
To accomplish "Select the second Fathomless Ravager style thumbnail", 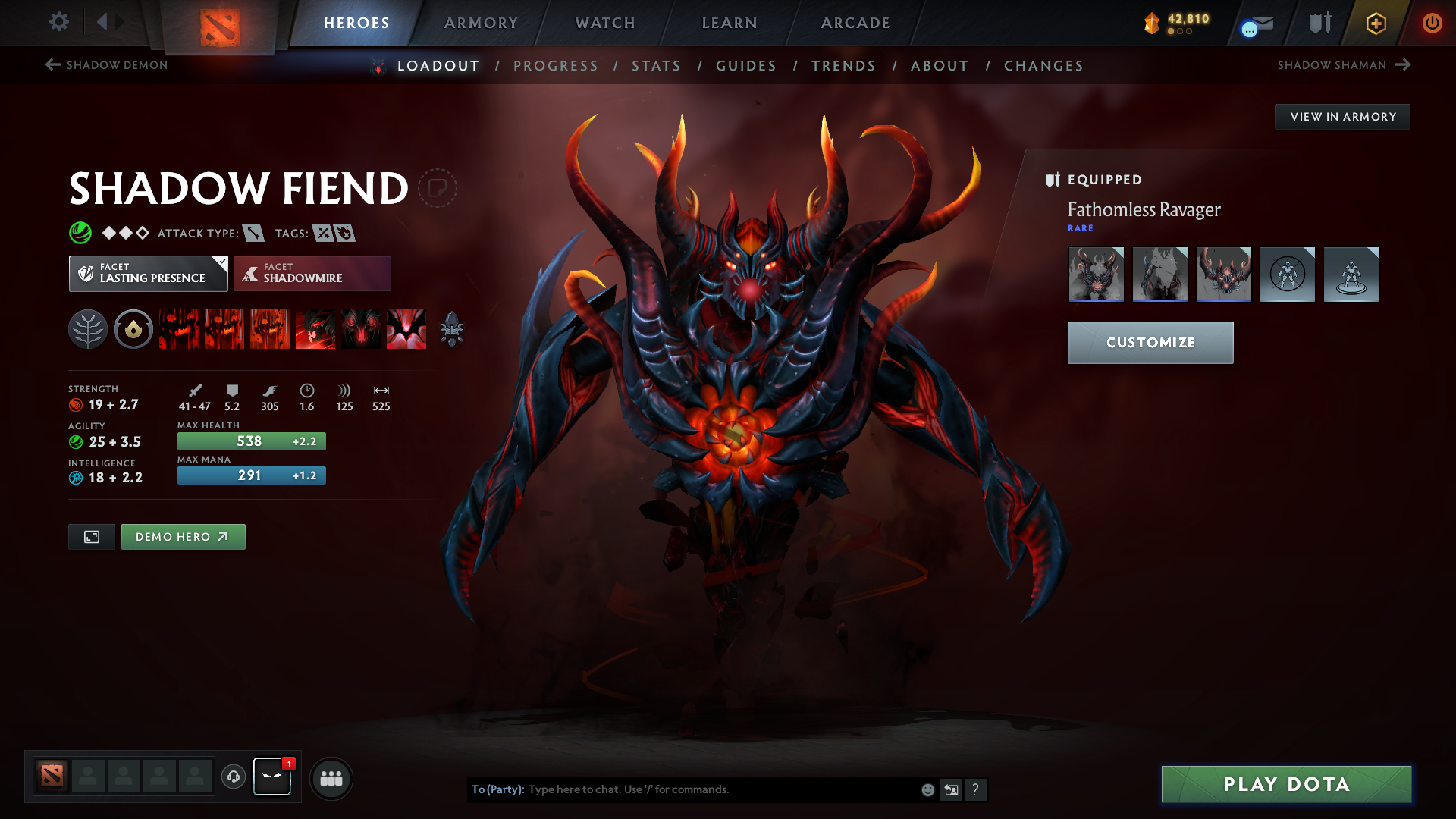I will pos(1160,275).
